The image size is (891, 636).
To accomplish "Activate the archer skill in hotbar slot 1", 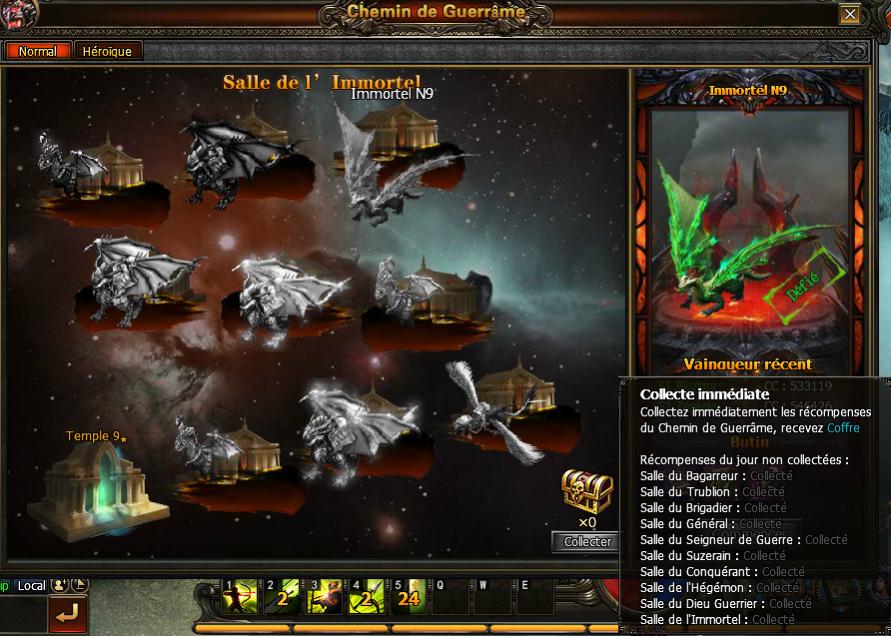I will (x=243, y=598).
